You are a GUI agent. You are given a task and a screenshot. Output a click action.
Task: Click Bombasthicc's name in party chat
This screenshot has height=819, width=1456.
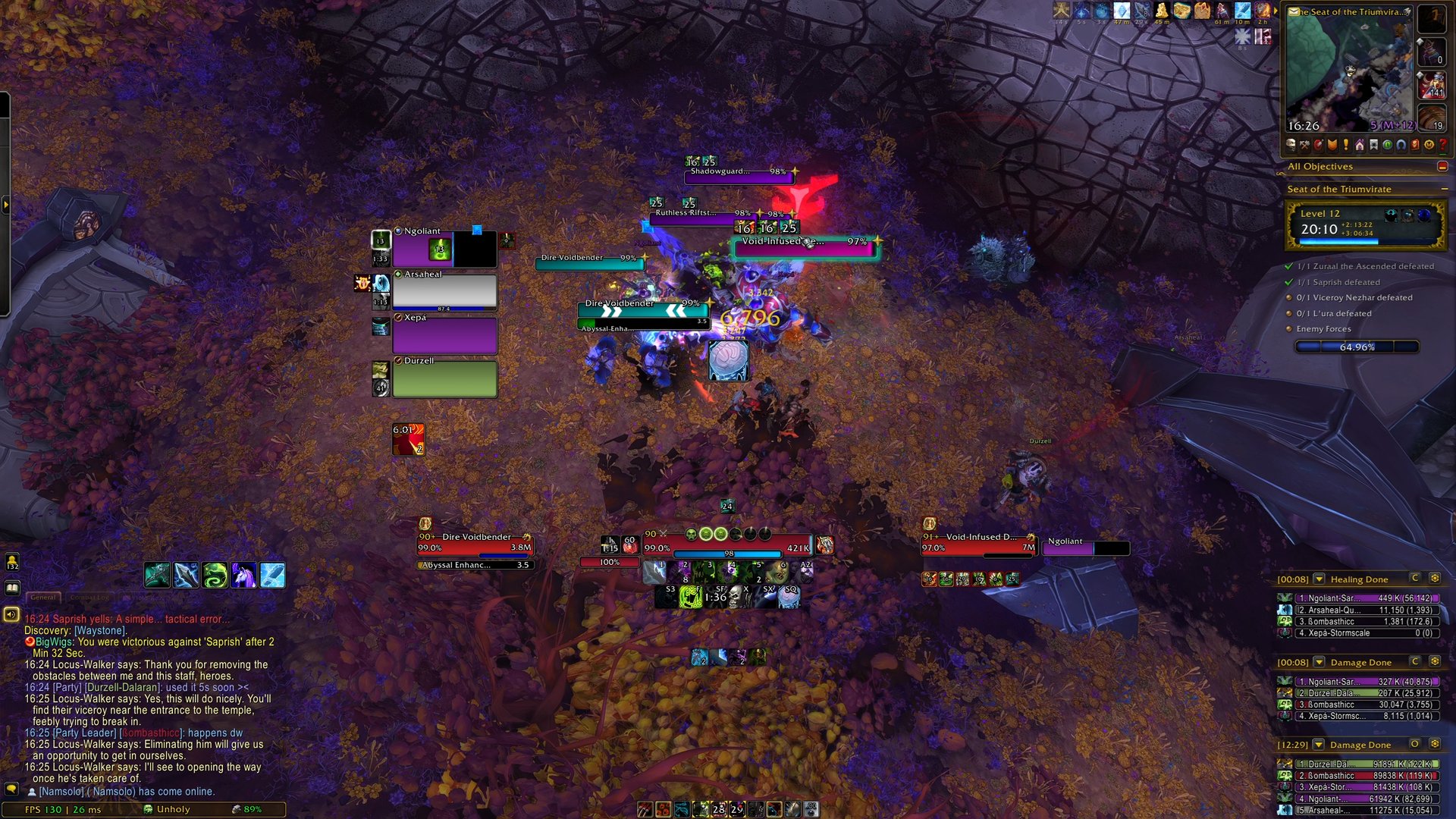(152, 733)
